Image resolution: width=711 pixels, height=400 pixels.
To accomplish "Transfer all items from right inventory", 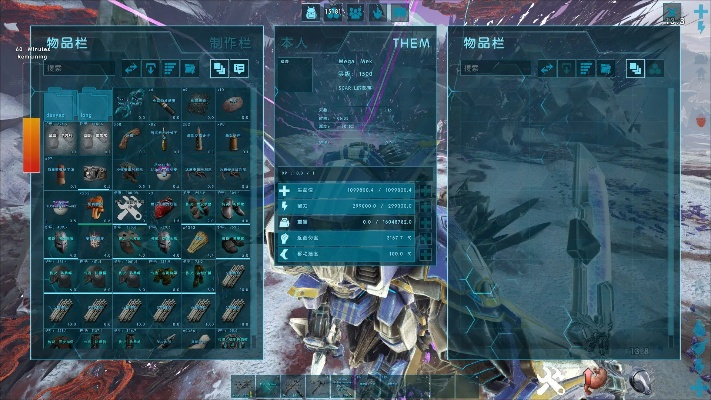I will (x=547, y=68).
